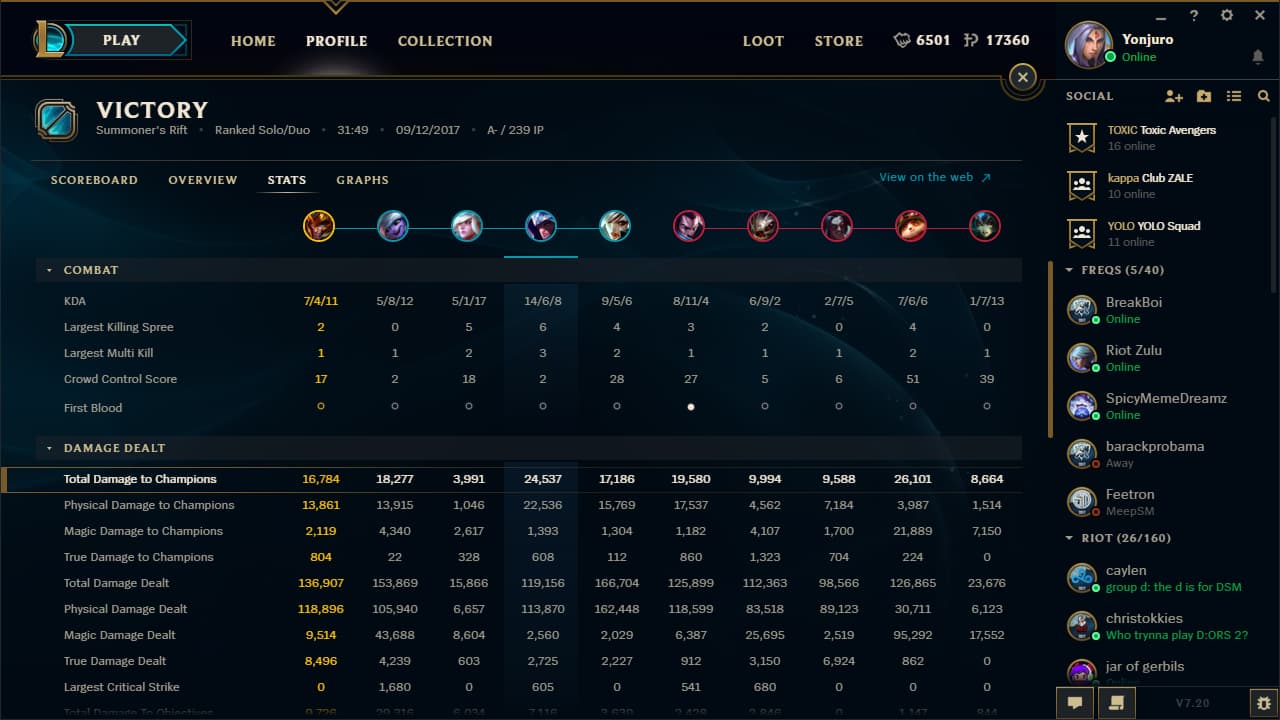This screenshot has width=1280, height=720.
Task: Open client settings with the gear icon
Action: click(x=1226, y=15)
